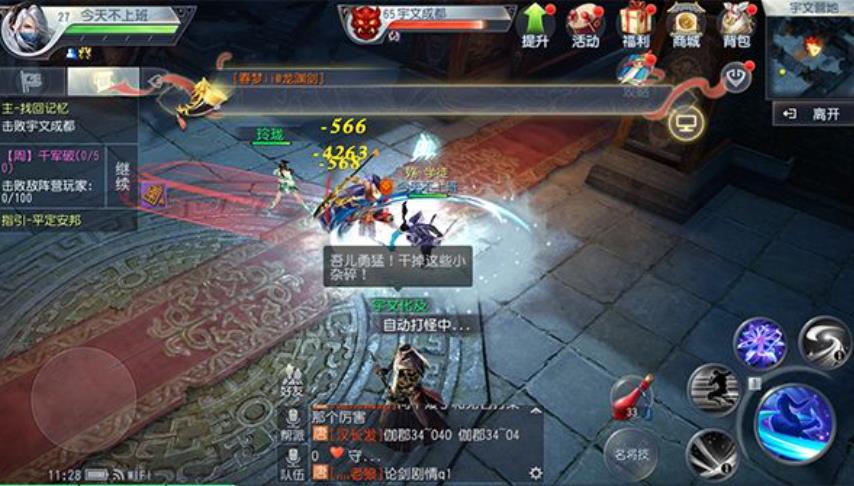
Task: Click the minimap
Action: click(x=810, y=55)
